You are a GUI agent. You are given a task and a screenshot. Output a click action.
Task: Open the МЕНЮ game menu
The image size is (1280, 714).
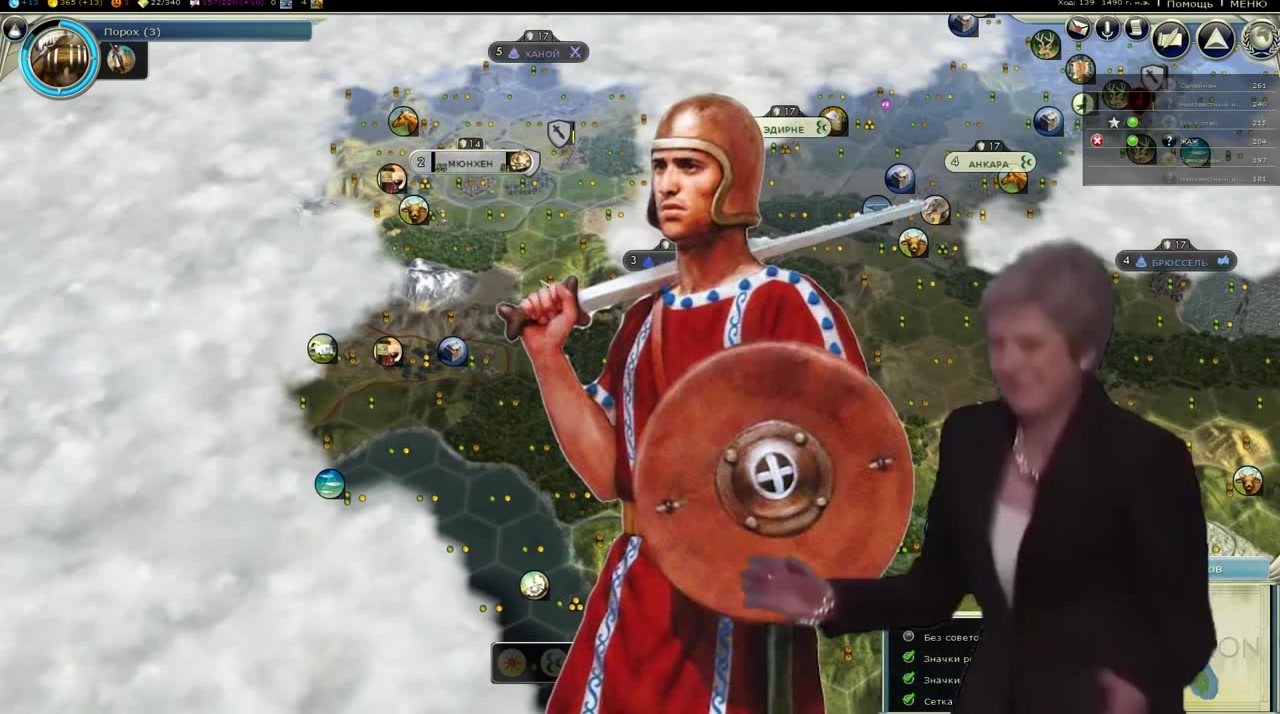pos(1248,5)
